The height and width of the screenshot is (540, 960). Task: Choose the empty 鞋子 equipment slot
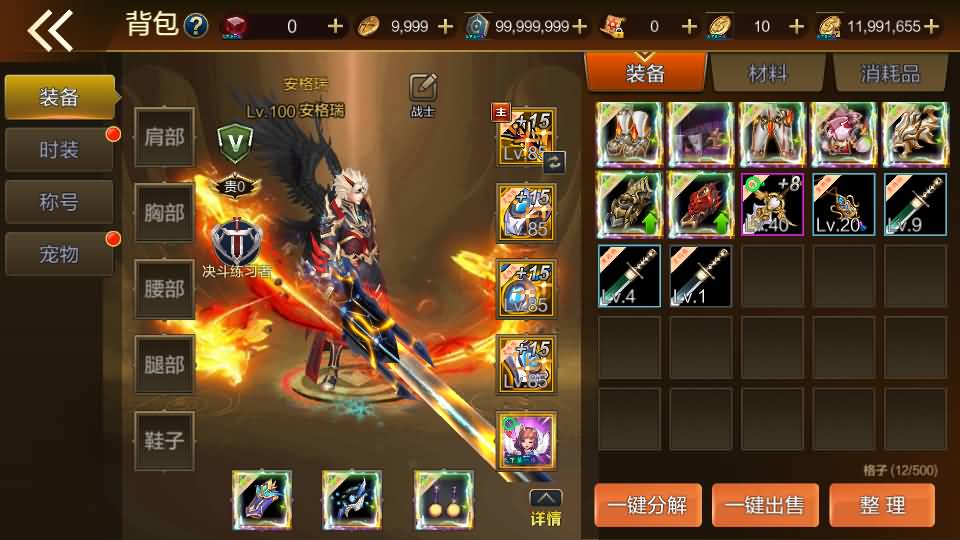pos(164,441)
